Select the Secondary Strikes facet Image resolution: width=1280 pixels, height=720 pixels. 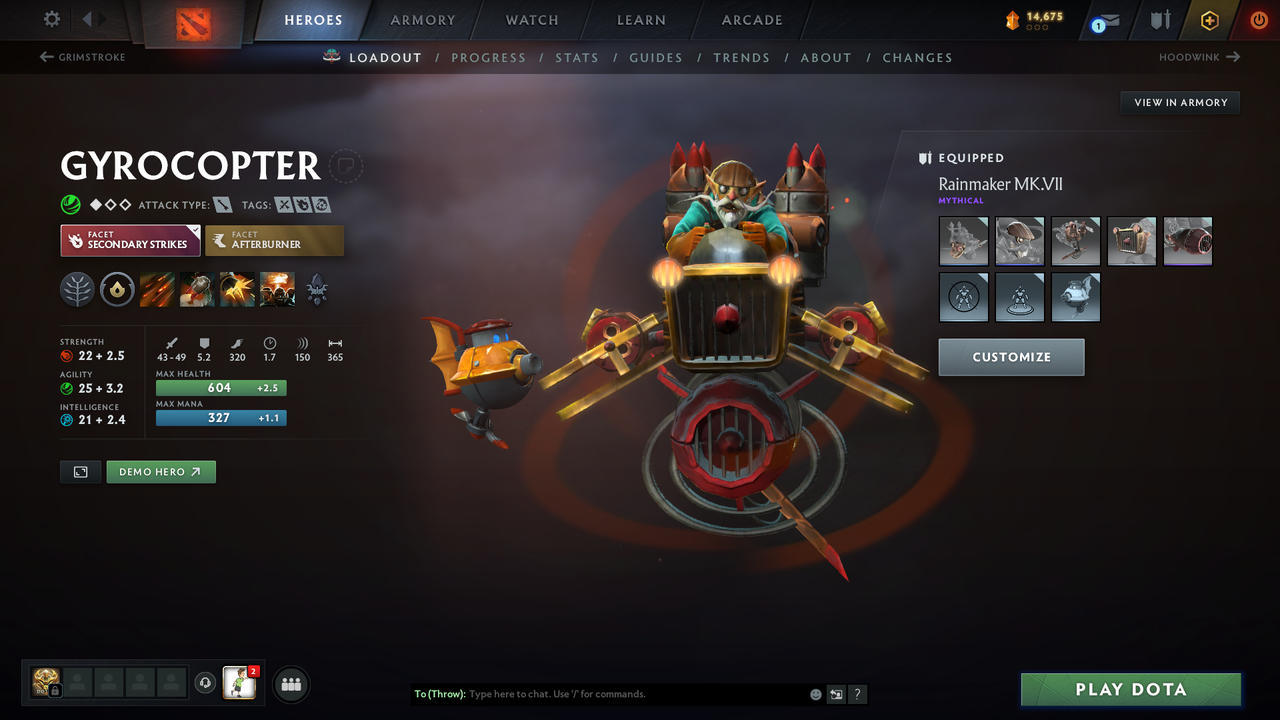click(130, 240)
